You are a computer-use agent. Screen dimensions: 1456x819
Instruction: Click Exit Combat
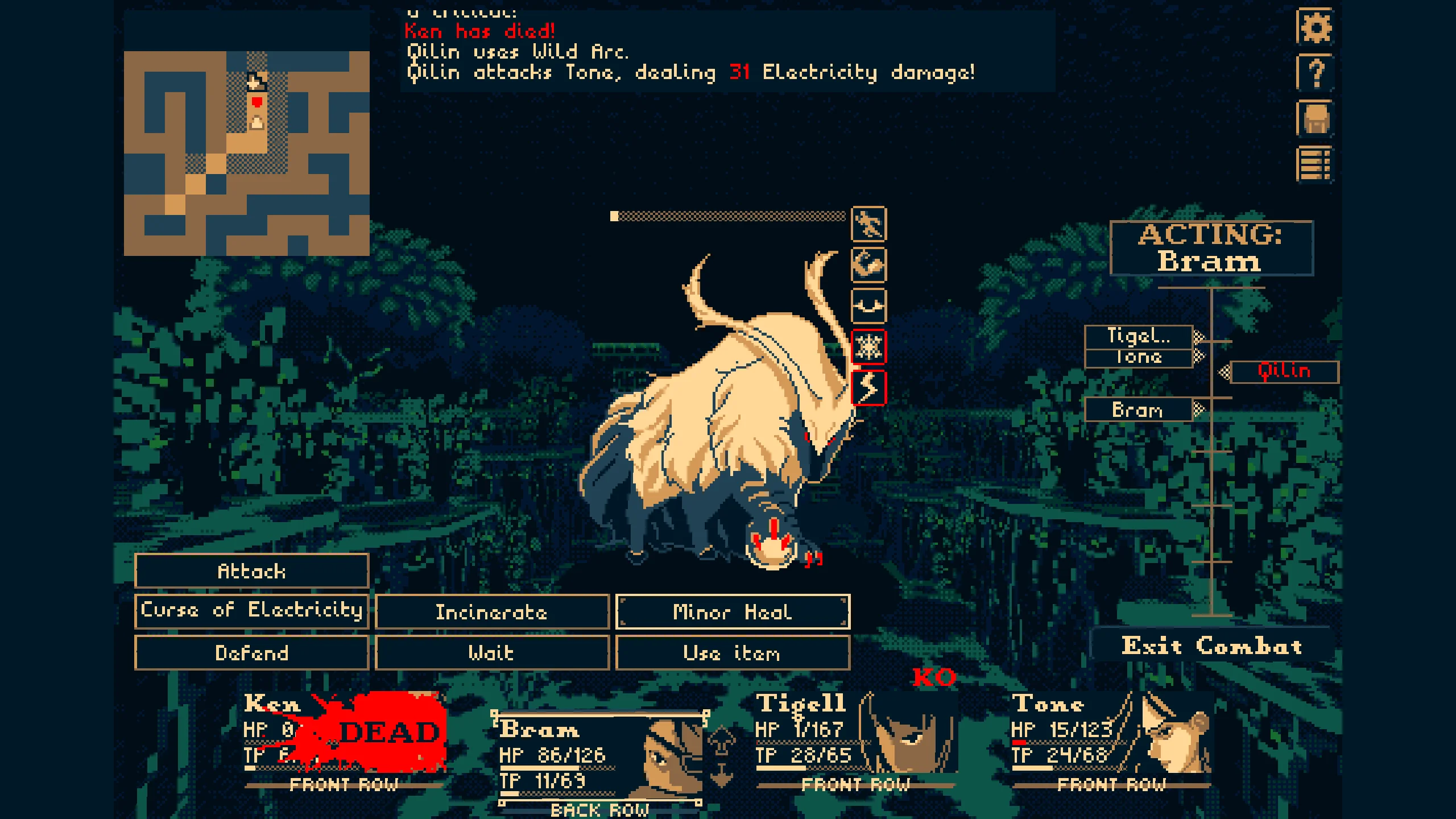tap(1211, 646)
